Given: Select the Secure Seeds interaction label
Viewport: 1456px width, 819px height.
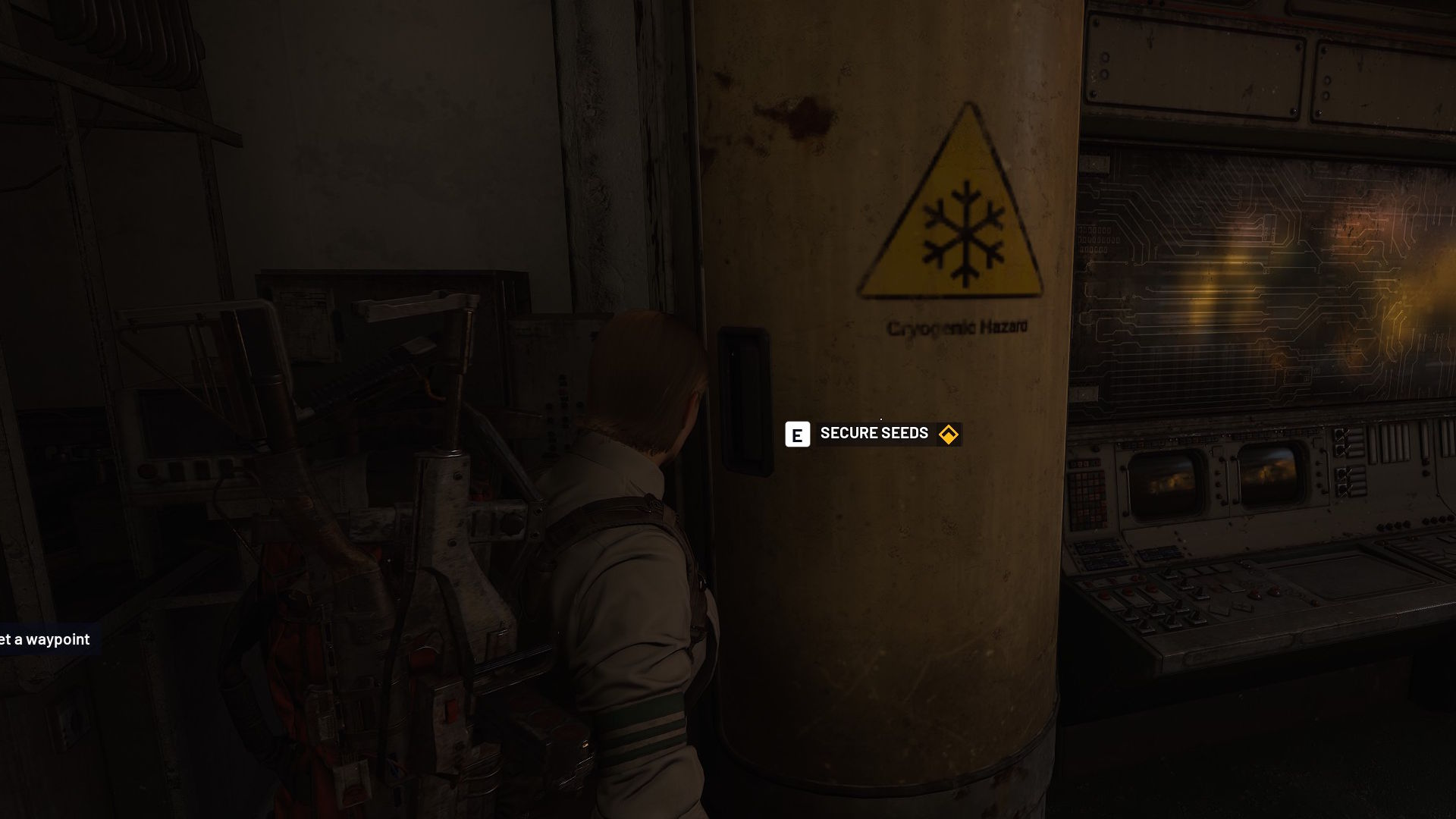Looking at the screenshot, I should [x=874, y=434].
